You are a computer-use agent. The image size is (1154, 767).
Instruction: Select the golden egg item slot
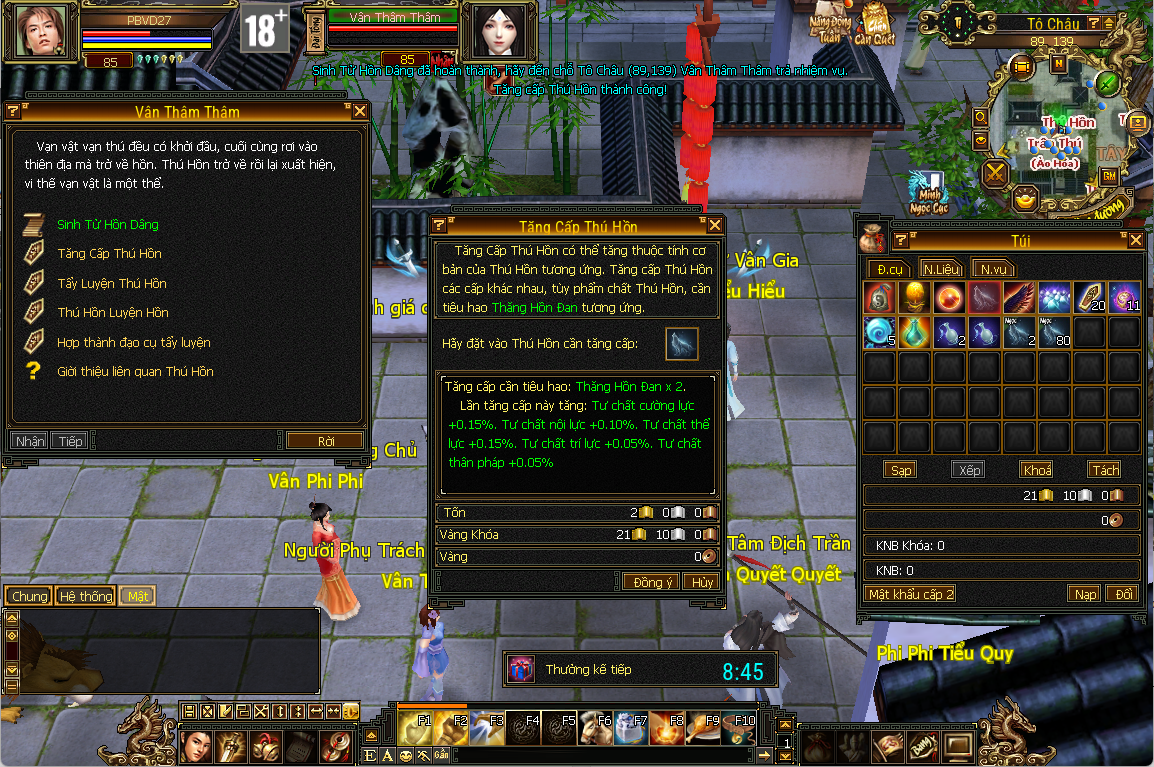tap(915, 297)
